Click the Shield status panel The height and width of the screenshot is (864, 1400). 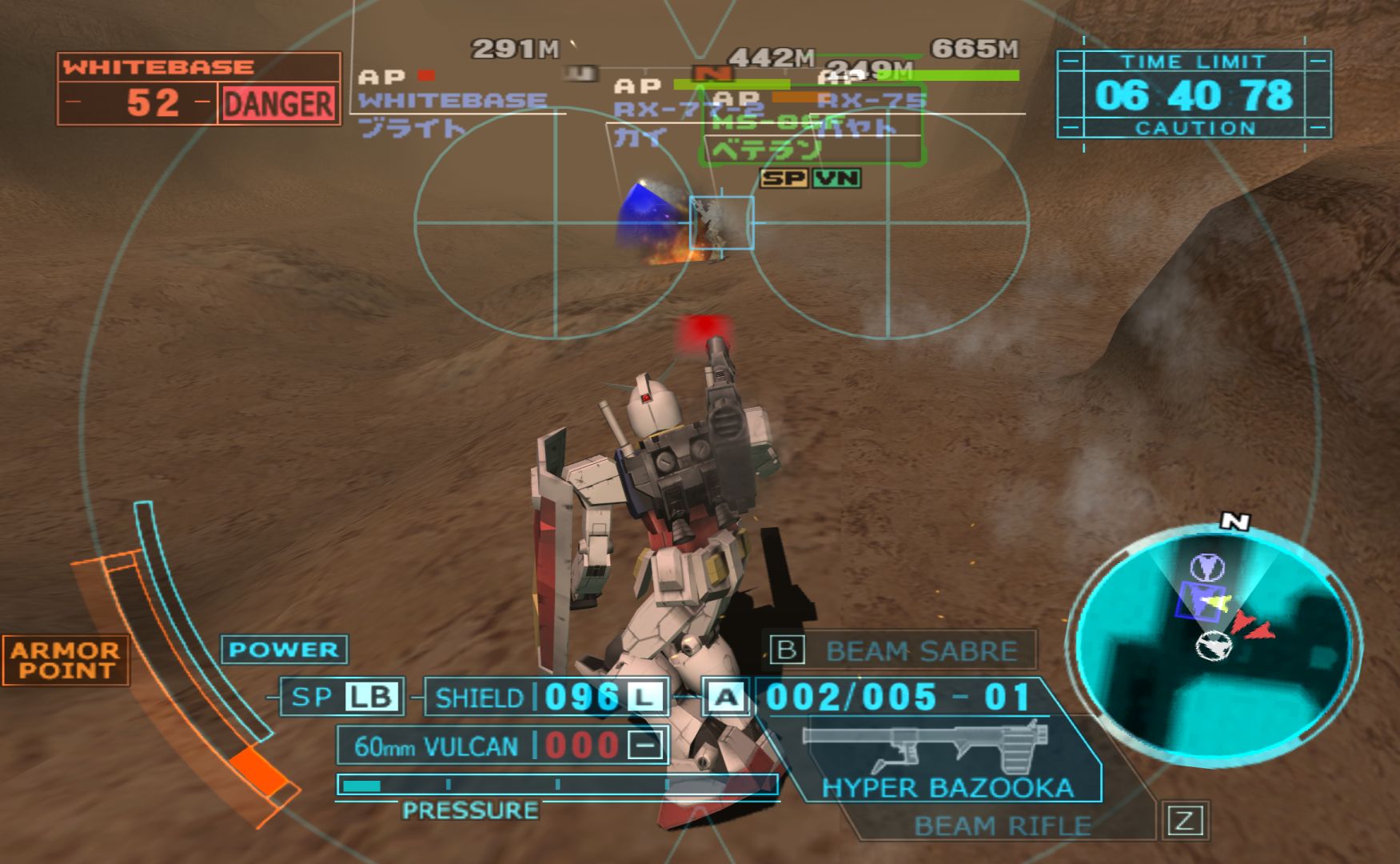coord(547,698)
